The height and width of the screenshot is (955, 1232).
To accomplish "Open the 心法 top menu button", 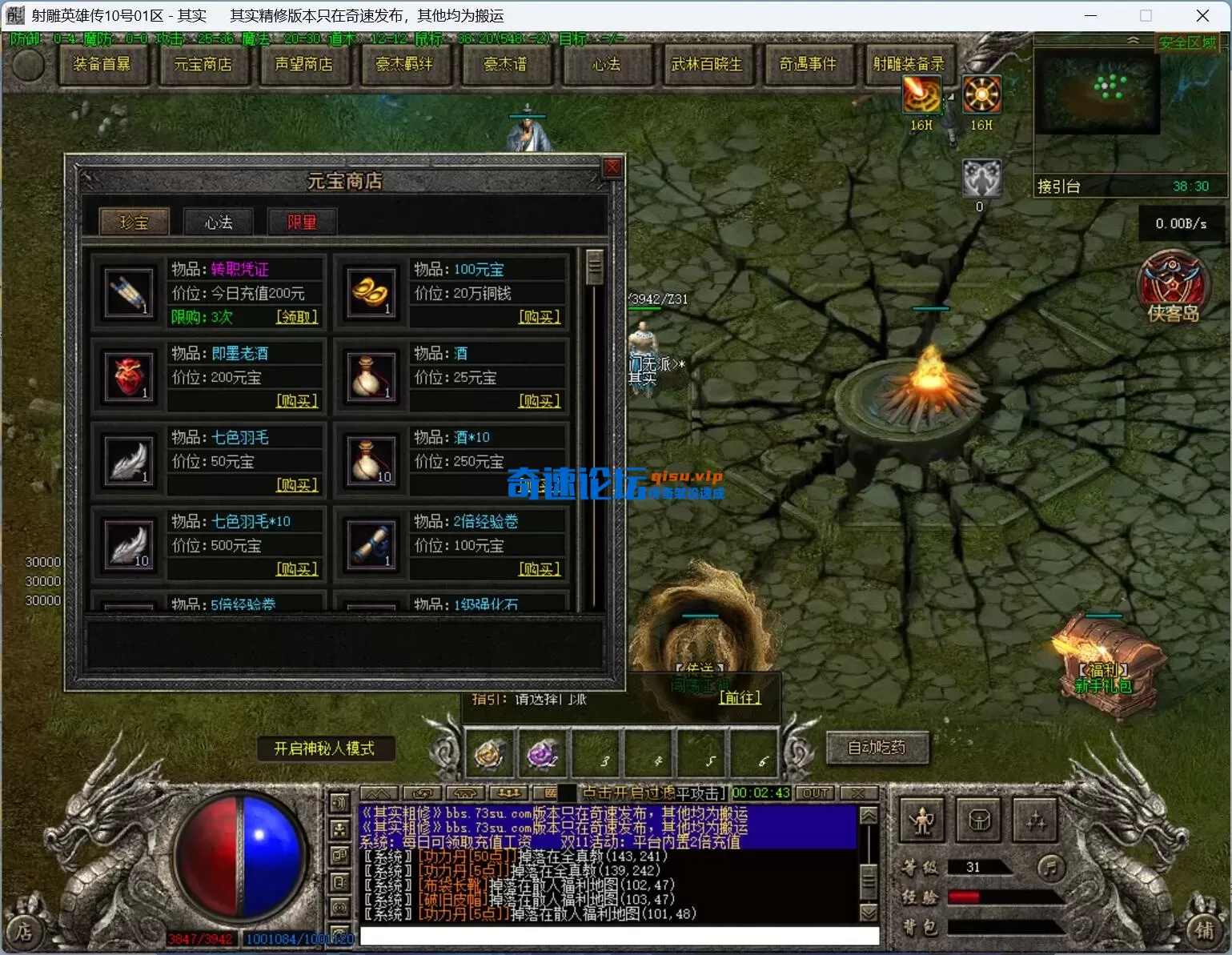I will pyautogui.click(x=606, y=64).
